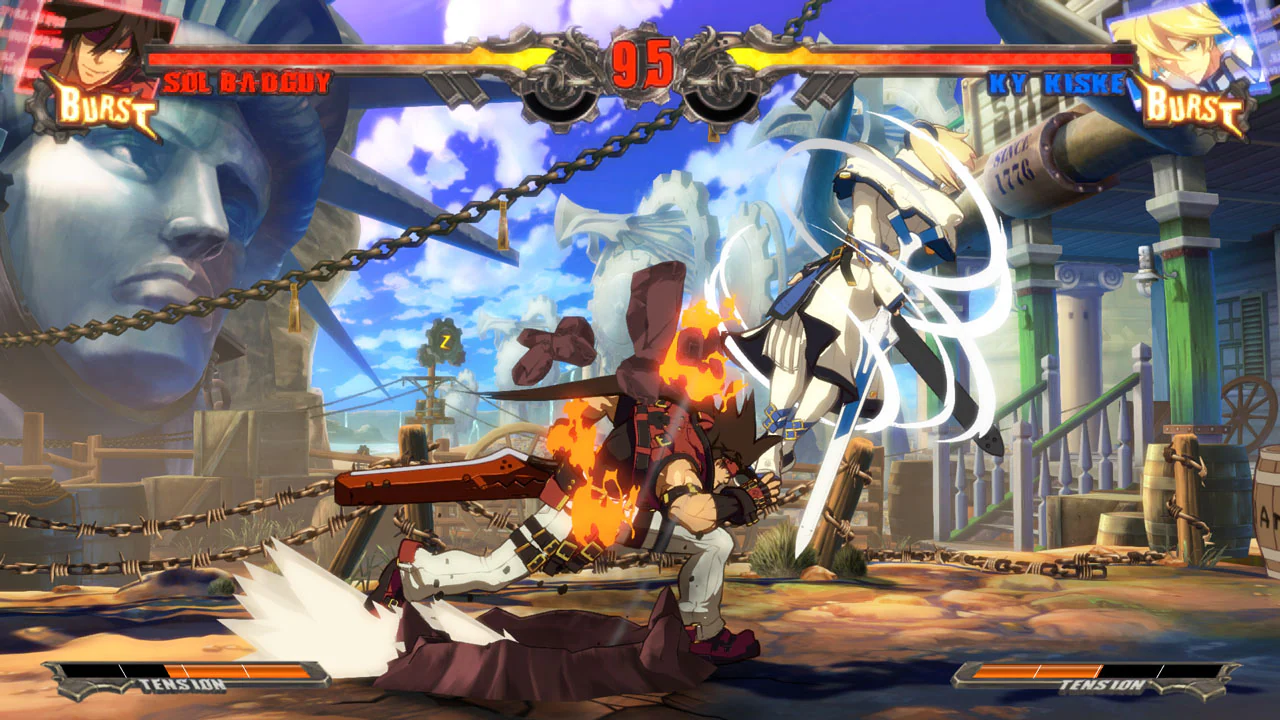Viewport: 1280px width, 720px height.
Task: Select Sol Badguy's character portrait
Action: [95, 45]
